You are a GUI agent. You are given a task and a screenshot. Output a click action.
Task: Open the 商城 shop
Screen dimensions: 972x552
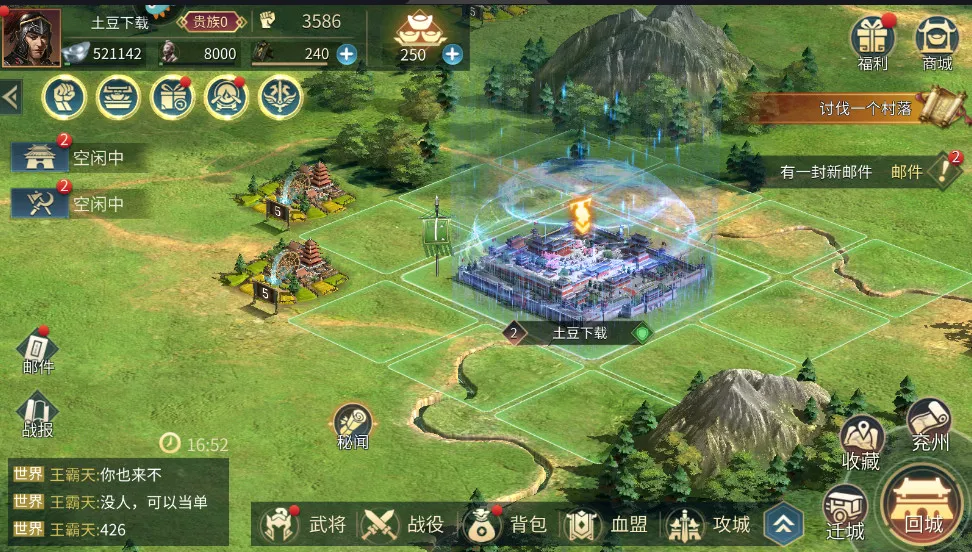point(937,41)
